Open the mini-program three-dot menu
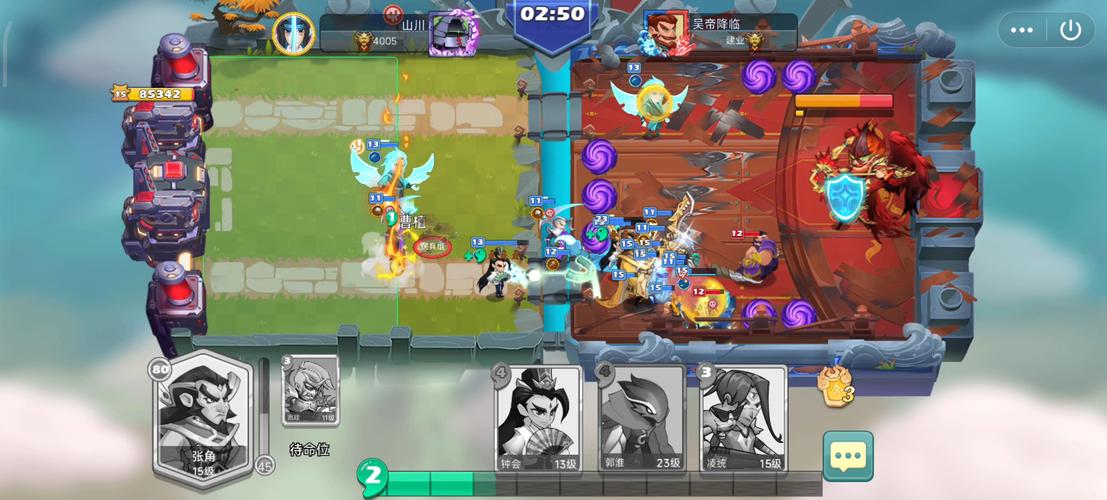This screenshot has width=1107, height=500. tap(1021, 30)
